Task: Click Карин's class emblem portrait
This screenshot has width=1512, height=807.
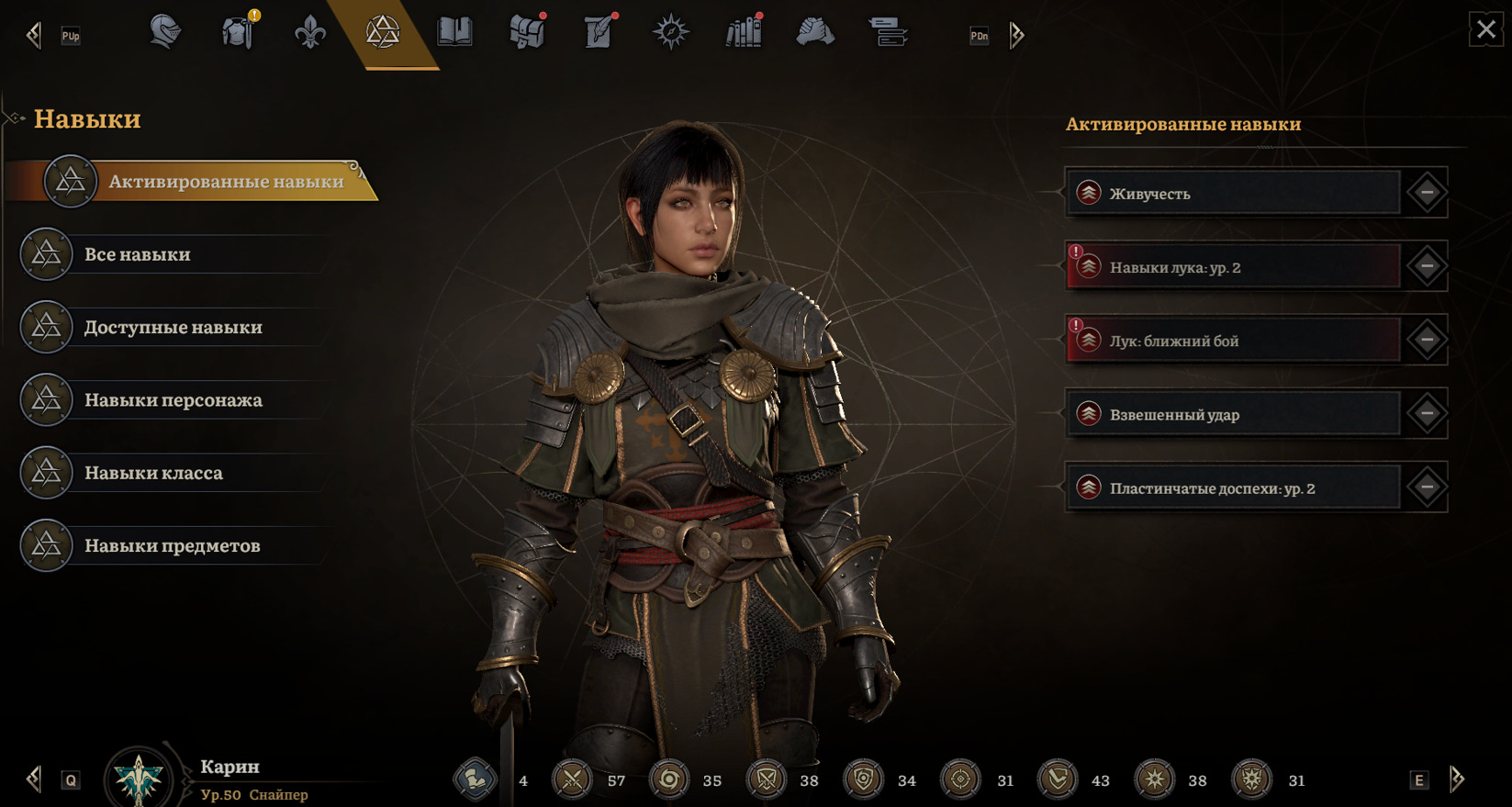Action: point(139,778)
